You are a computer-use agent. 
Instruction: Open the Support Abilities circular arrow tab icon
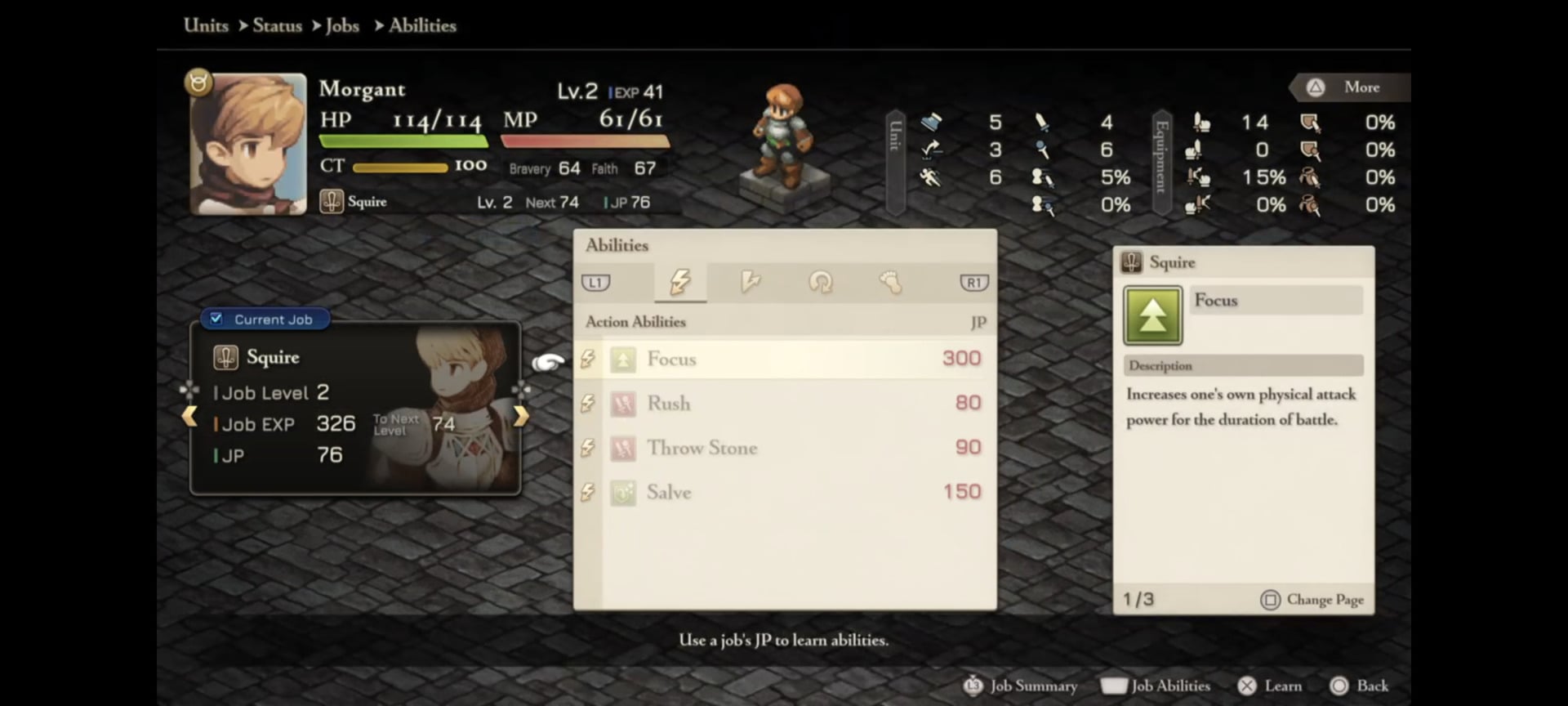821,282
